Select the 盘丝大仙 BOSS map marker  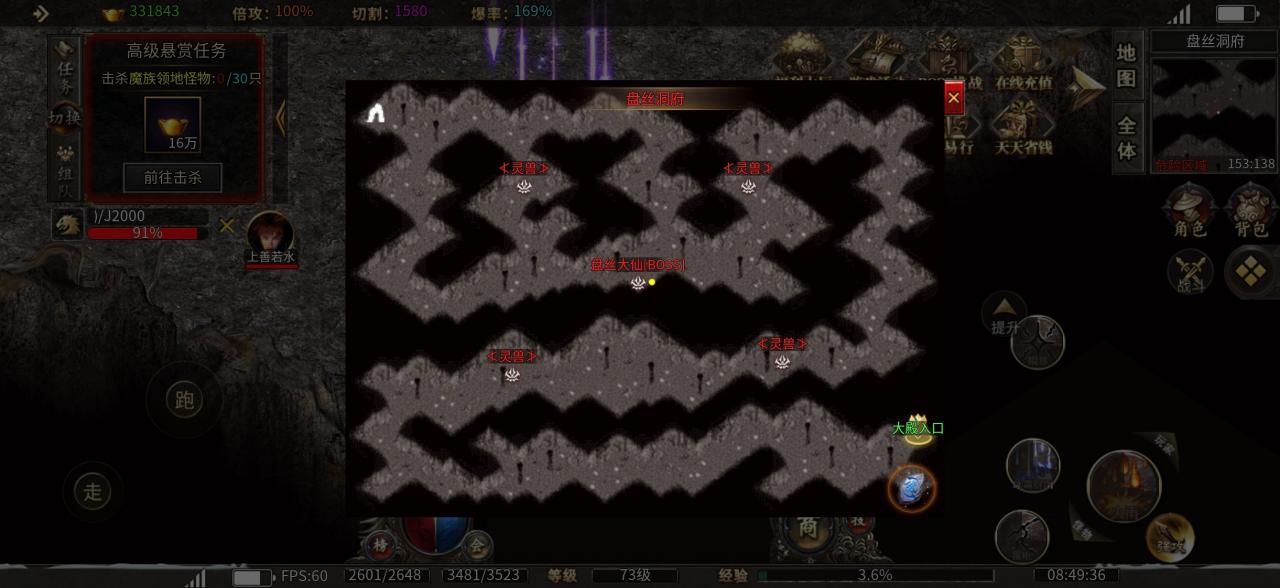point(638,282)
